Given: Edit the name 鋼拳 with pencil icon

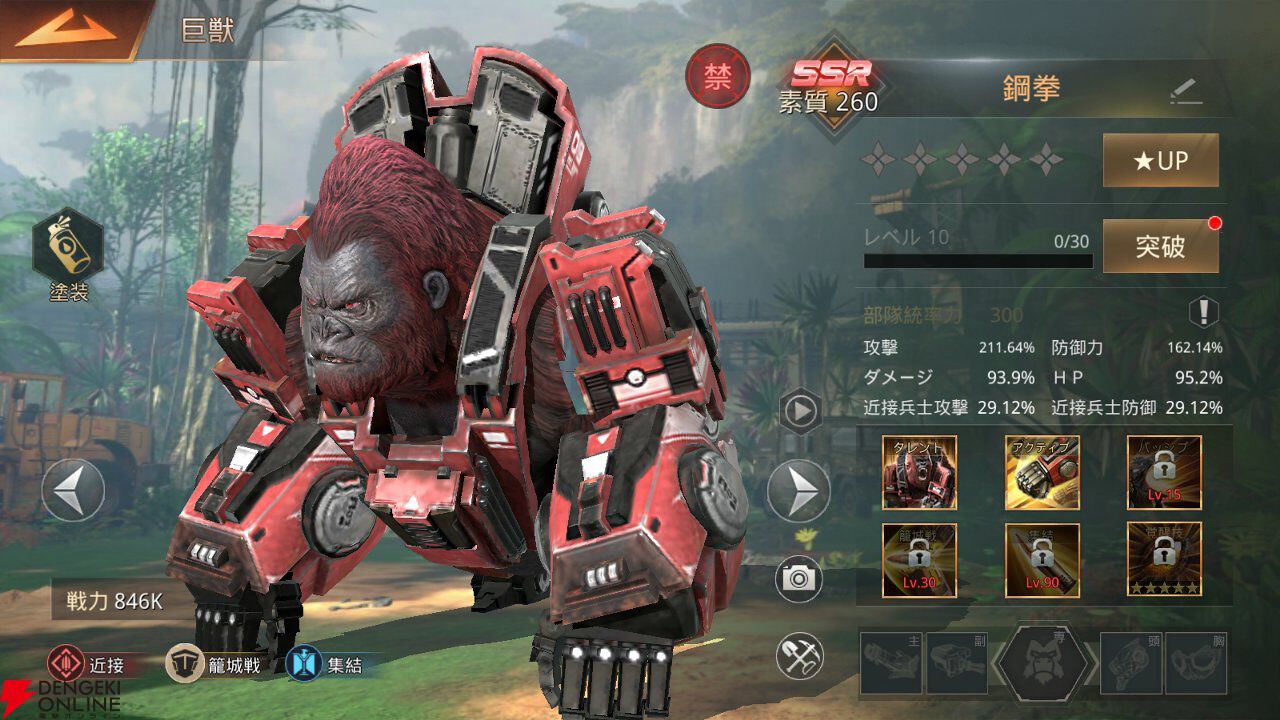Looking at the screenshot, I should coord(1186,92).
